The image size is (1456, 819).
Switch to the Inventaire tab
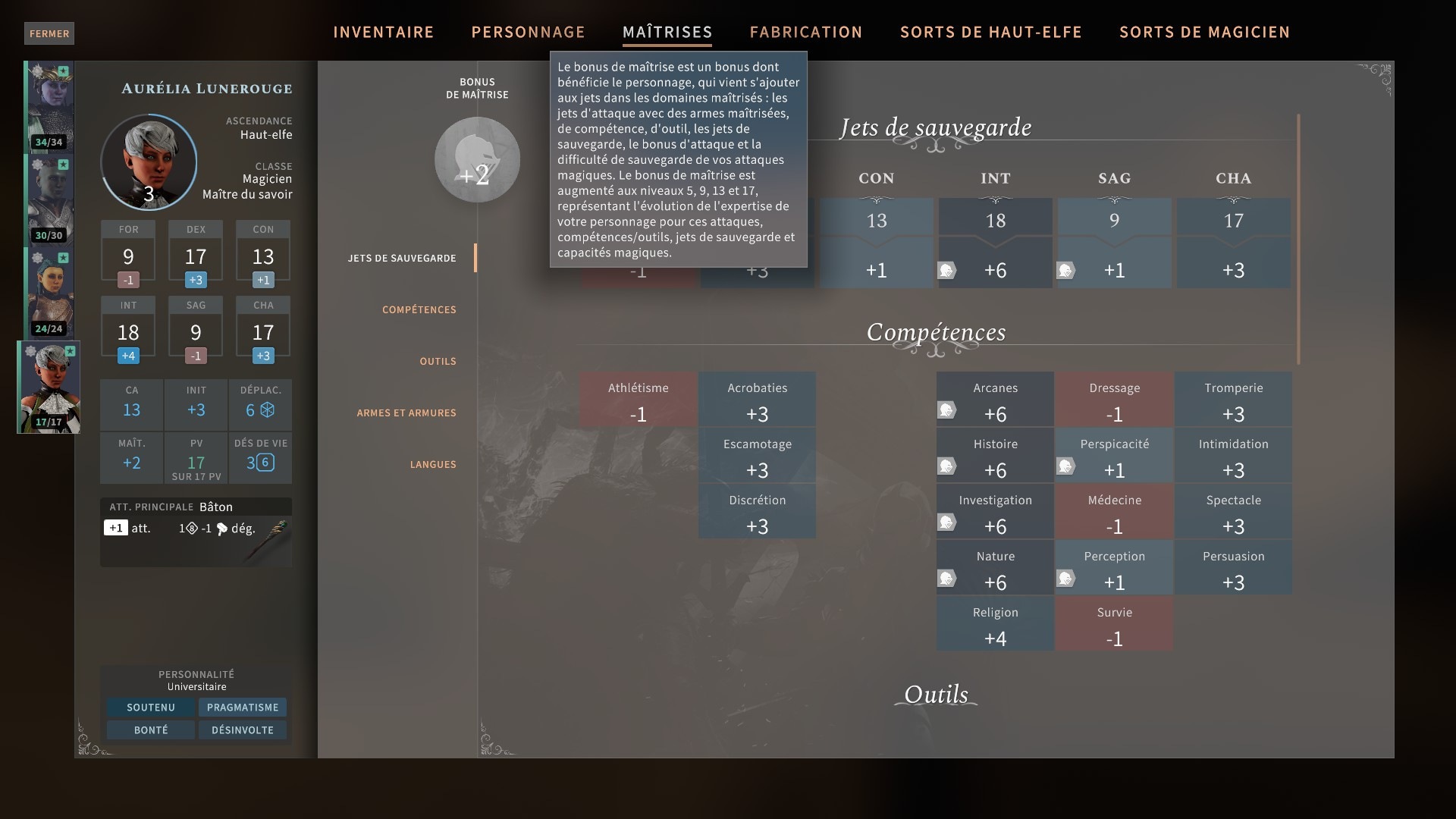[383, 32]
